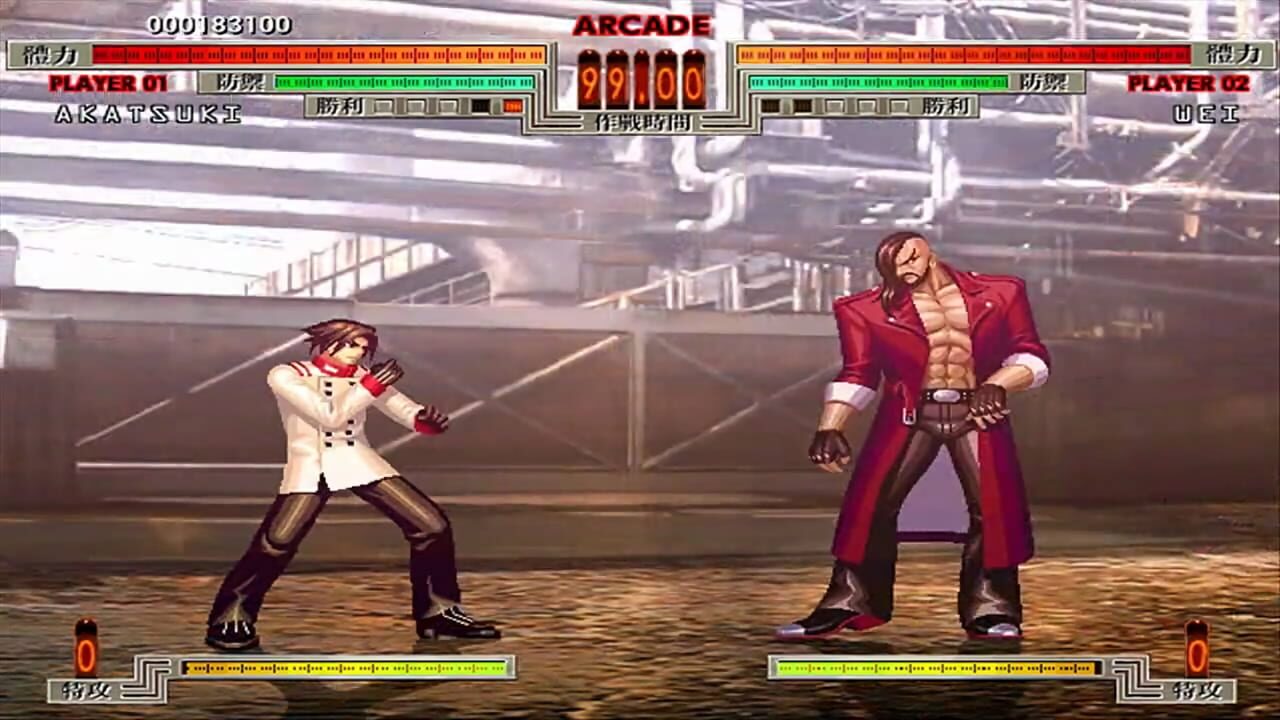The width and height of the screenshot is (1280, 720).
Task: Toggle the lit win marker beside Player 01's 勝利
Action: pos(512,107)
